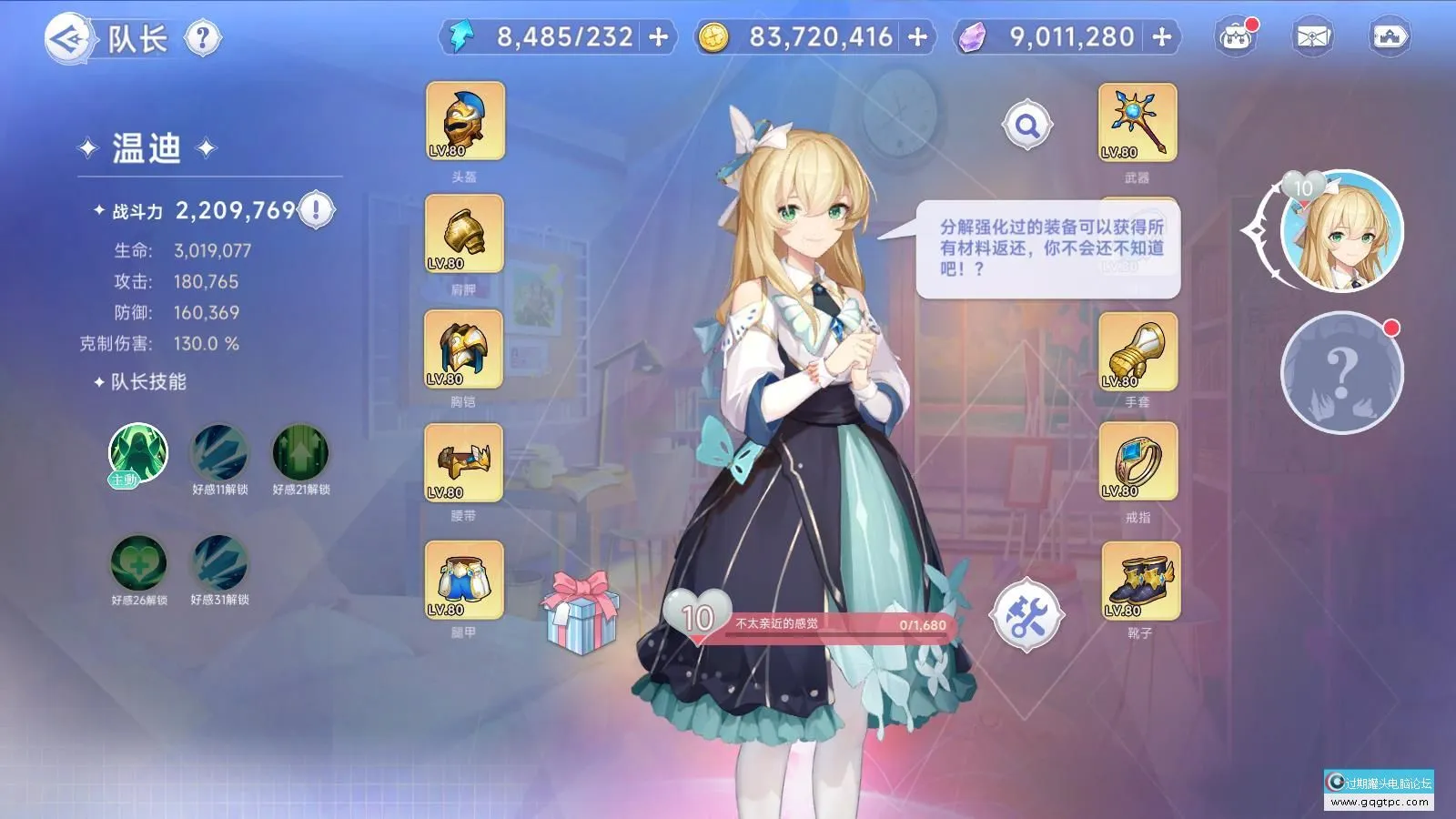The image size is (1456, 819).
Task: Open the mail envelope icon
Action: [1312, 37]
